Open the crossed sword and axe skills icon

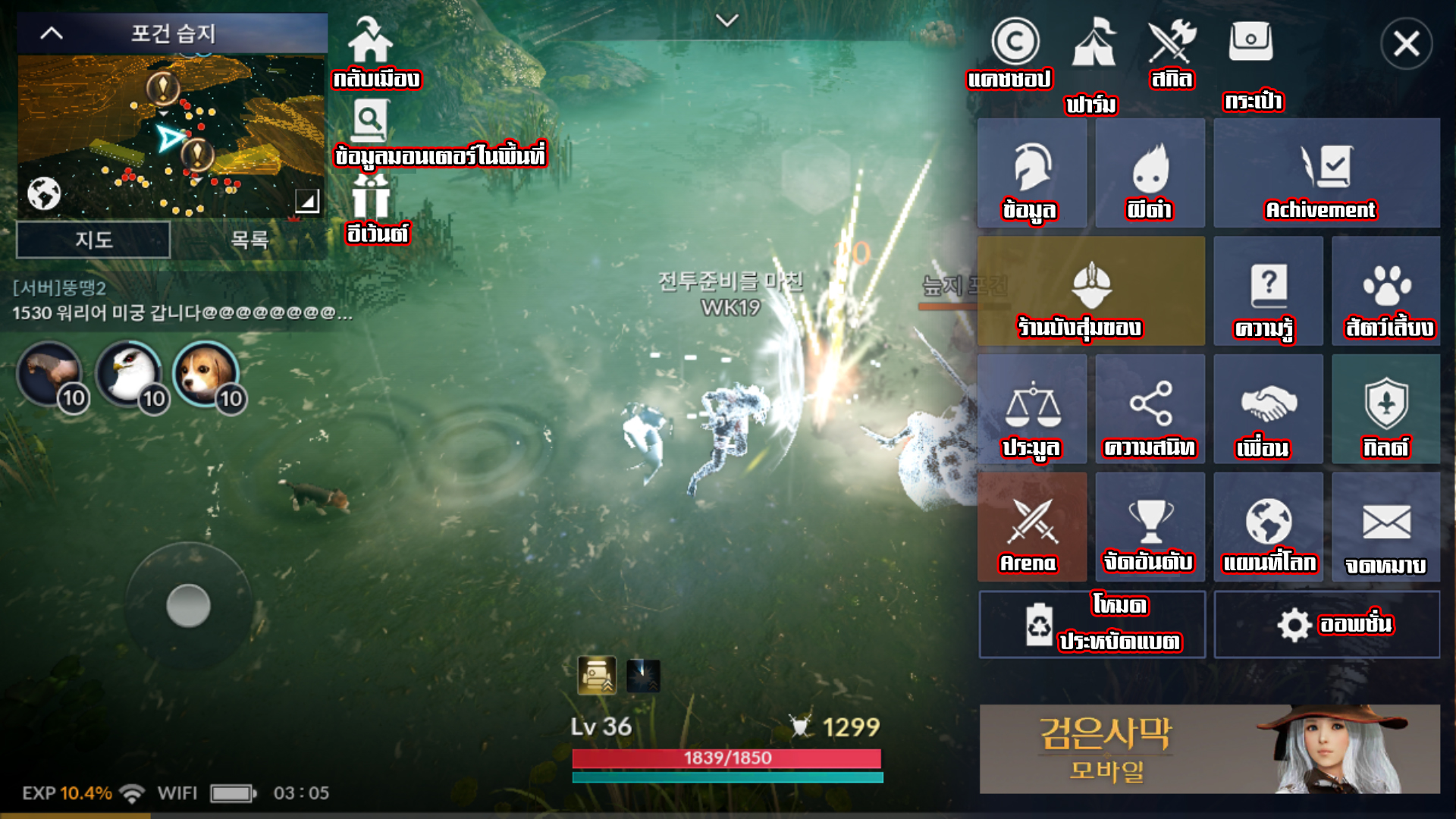pos(1172,42)
